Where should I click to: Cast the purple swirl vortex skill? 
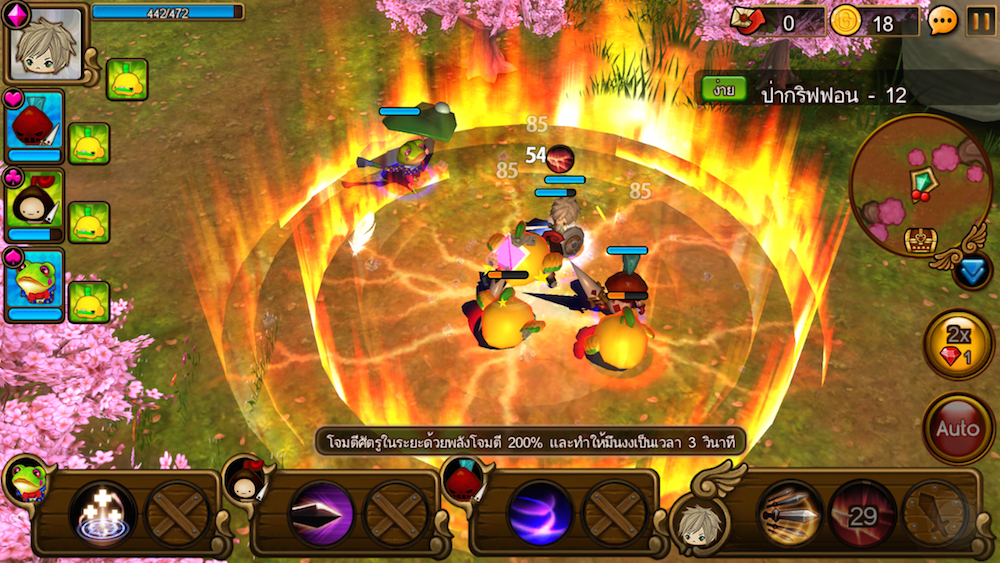click(x=540, y=514)
